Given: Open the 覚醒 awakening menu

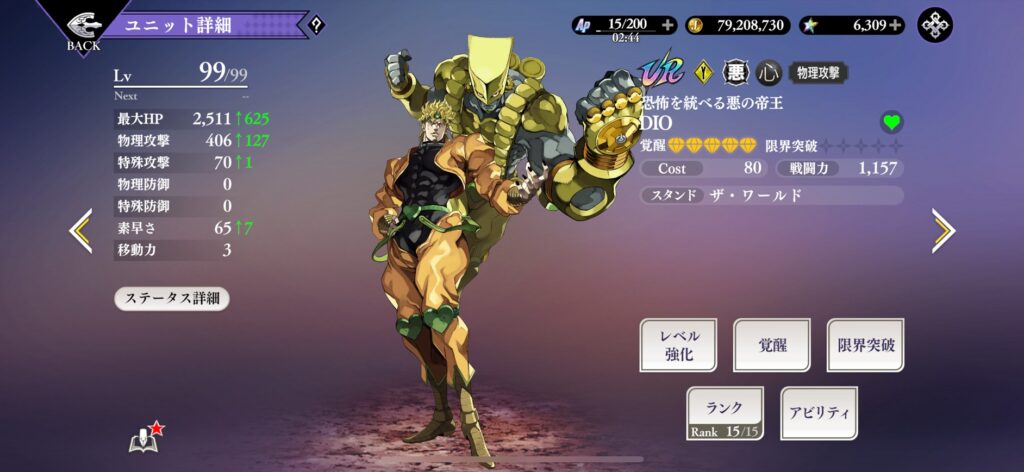Looking at the screenshot, I should coord(771,346).
